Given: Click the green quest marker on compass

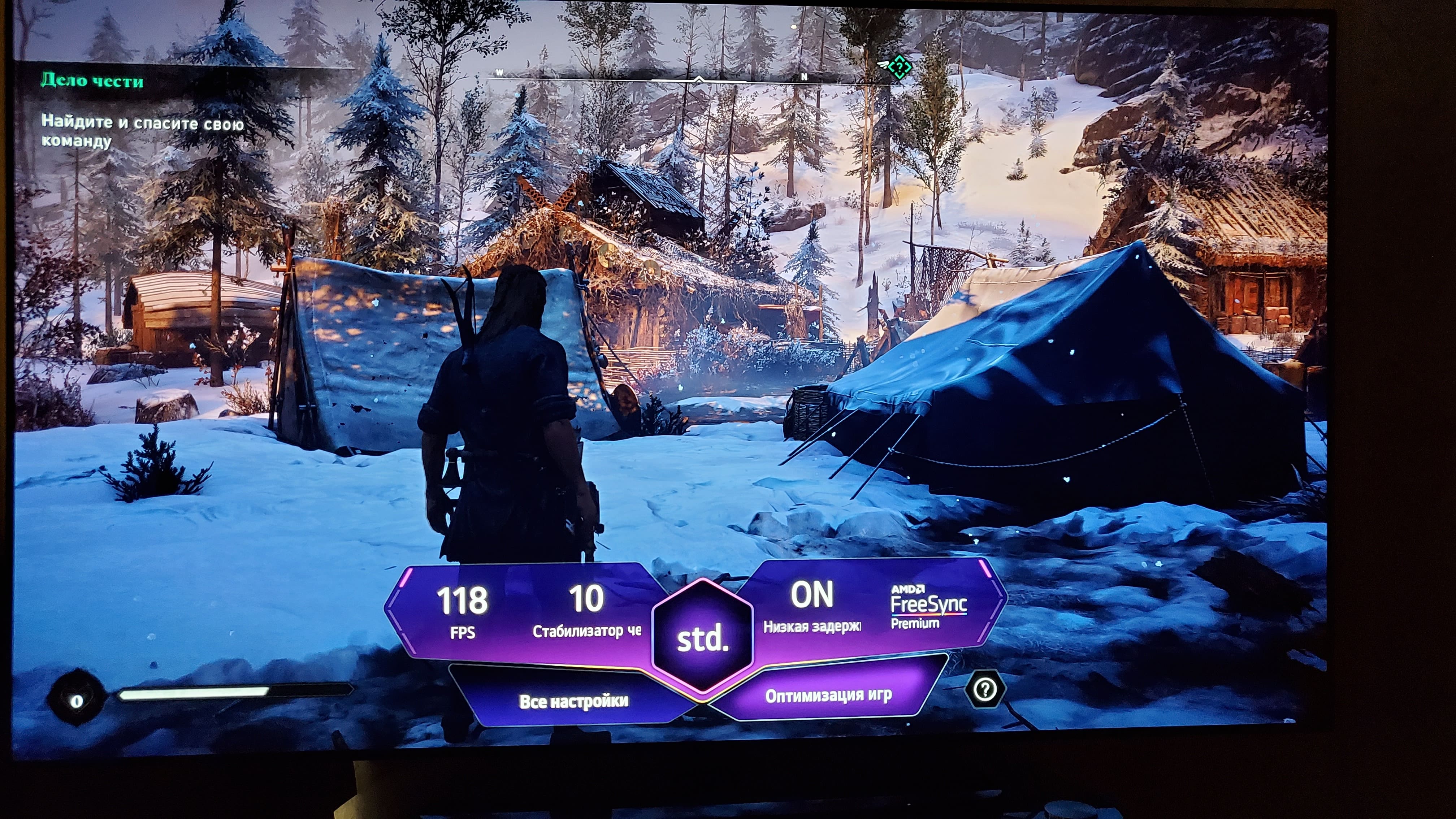Looking at the screenshot, I should tap(899, 67).
